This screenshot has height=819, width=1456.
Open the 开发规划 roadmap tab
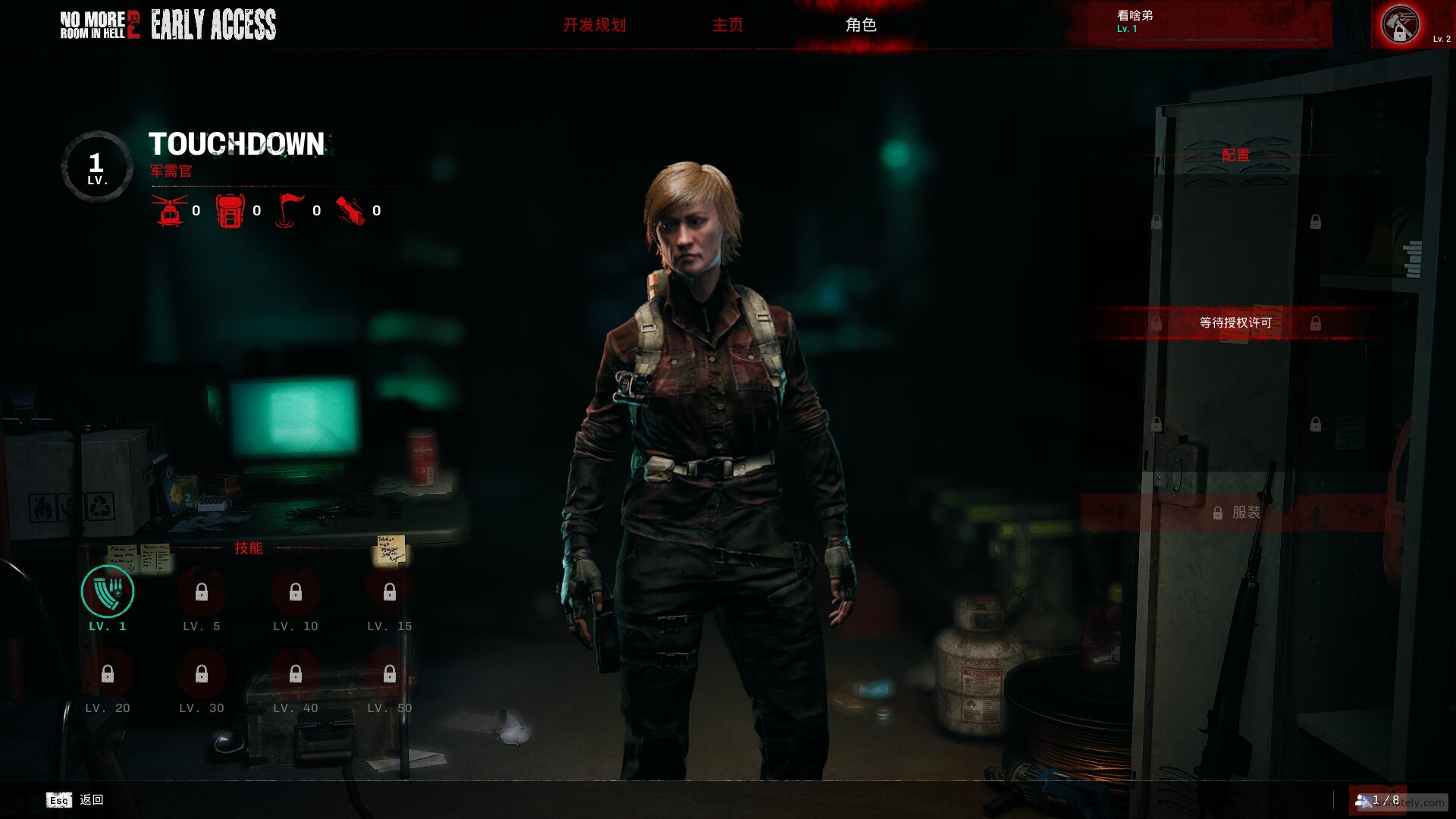point(595,25)
